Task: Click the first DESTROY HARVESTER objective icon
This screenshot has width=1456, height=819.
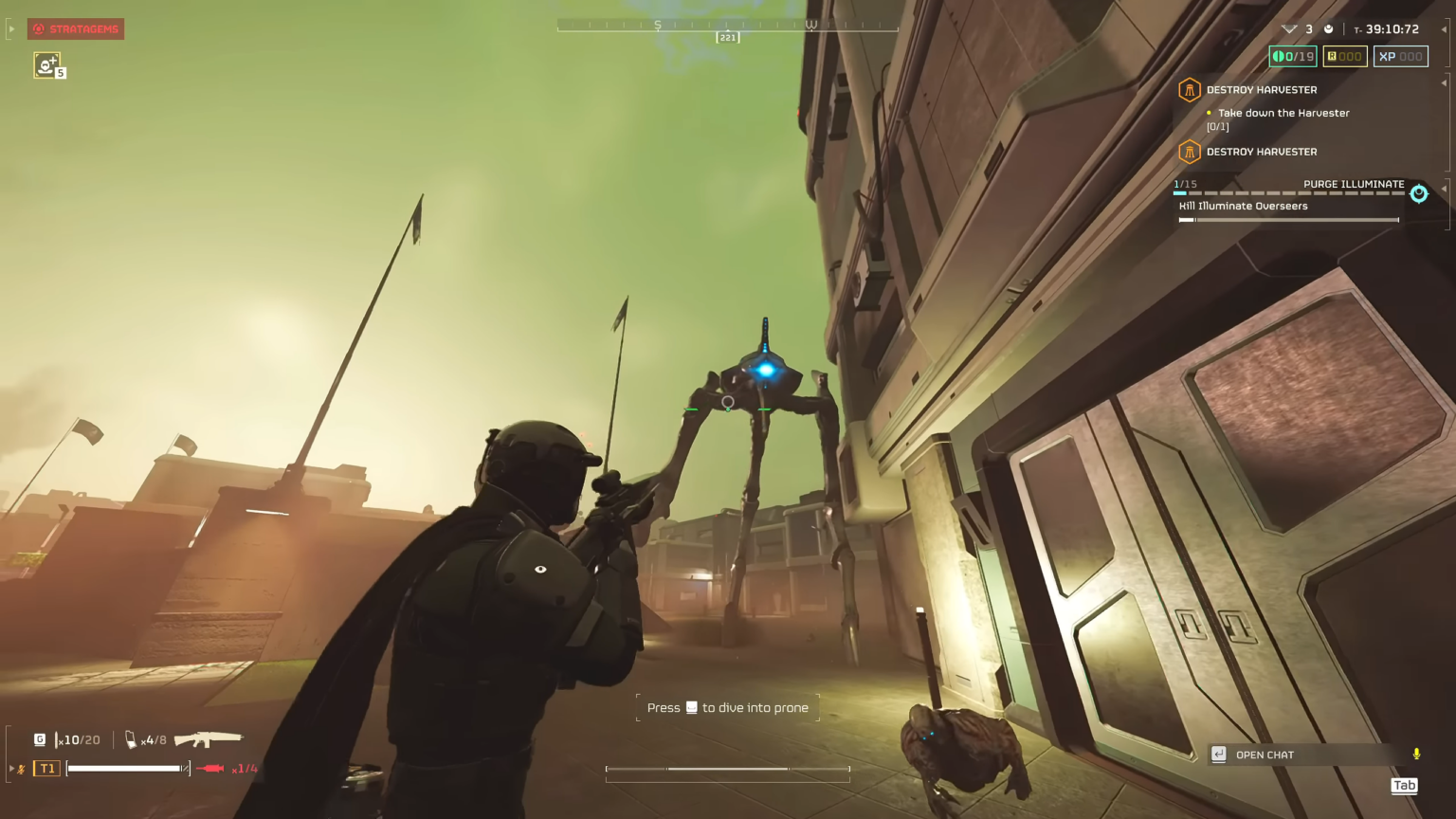Action: point(1190,90)
